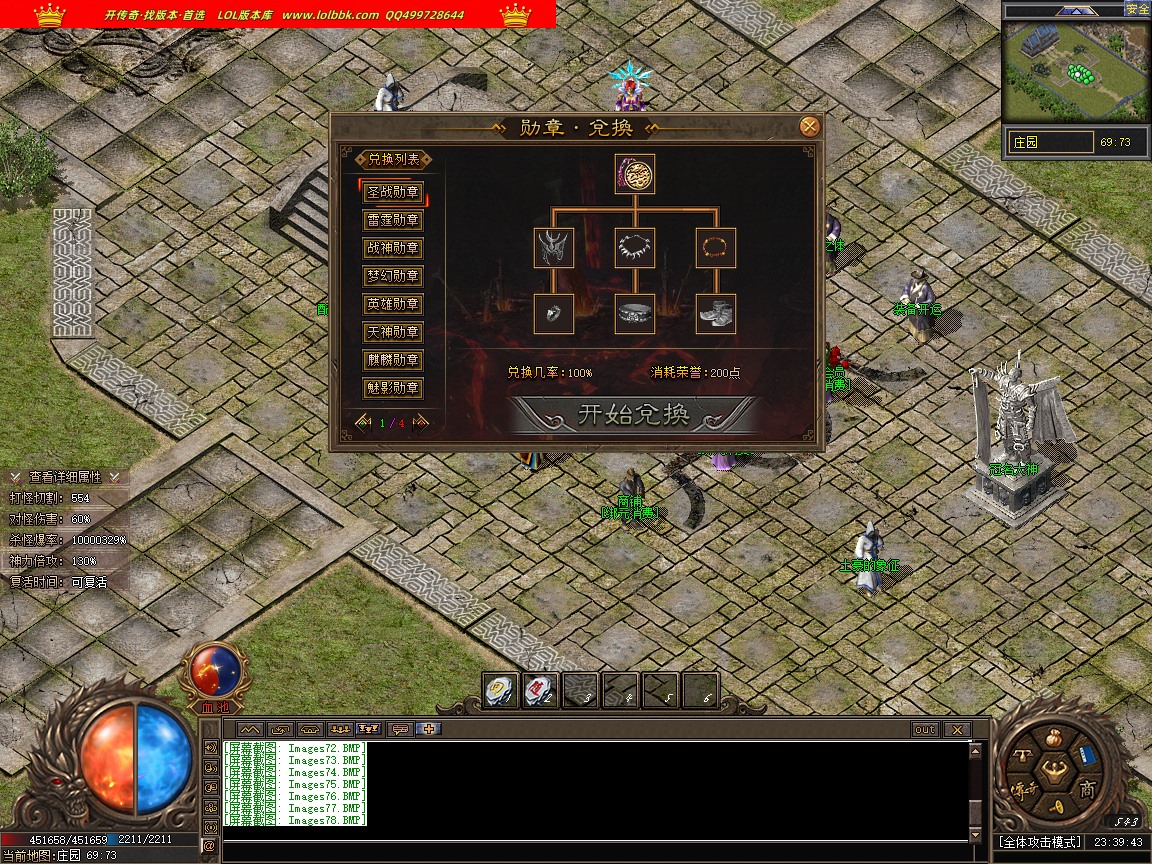Image resolution: width=1152 pixels, height=864 pixels.
Task: Select the fang necklace item slot
Action: coord(635,247)
